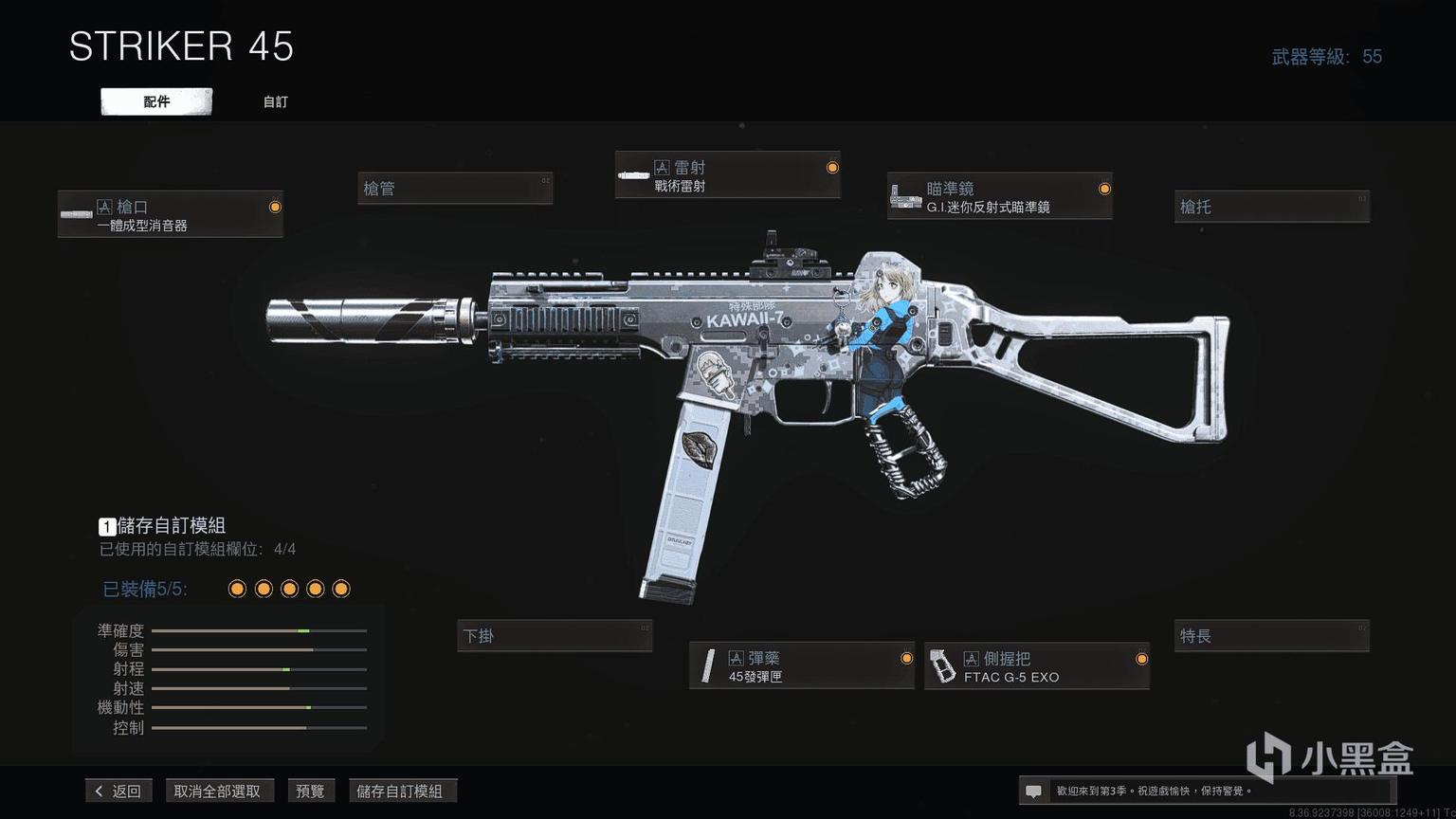
Task: Open the 自訂 customize tab
Action: pyautogui.click(x=275, y=101)
